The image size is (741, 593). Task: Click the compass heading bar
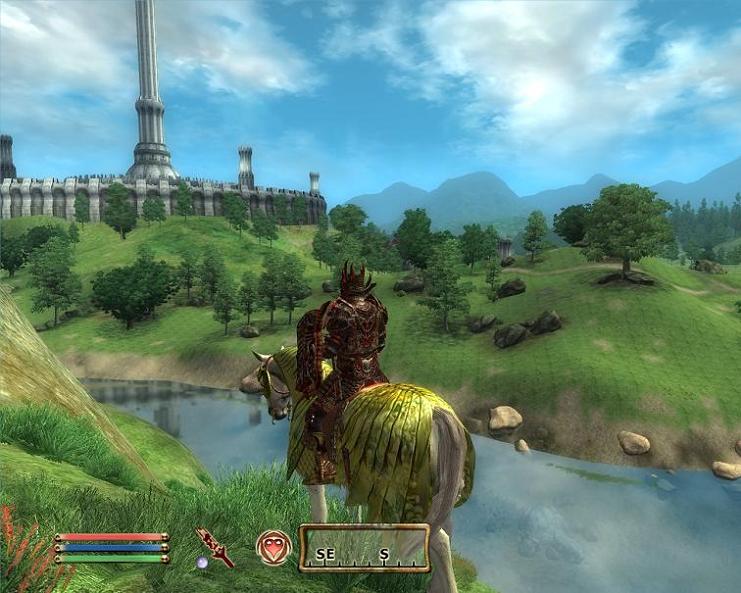click(x=364, y=548)
